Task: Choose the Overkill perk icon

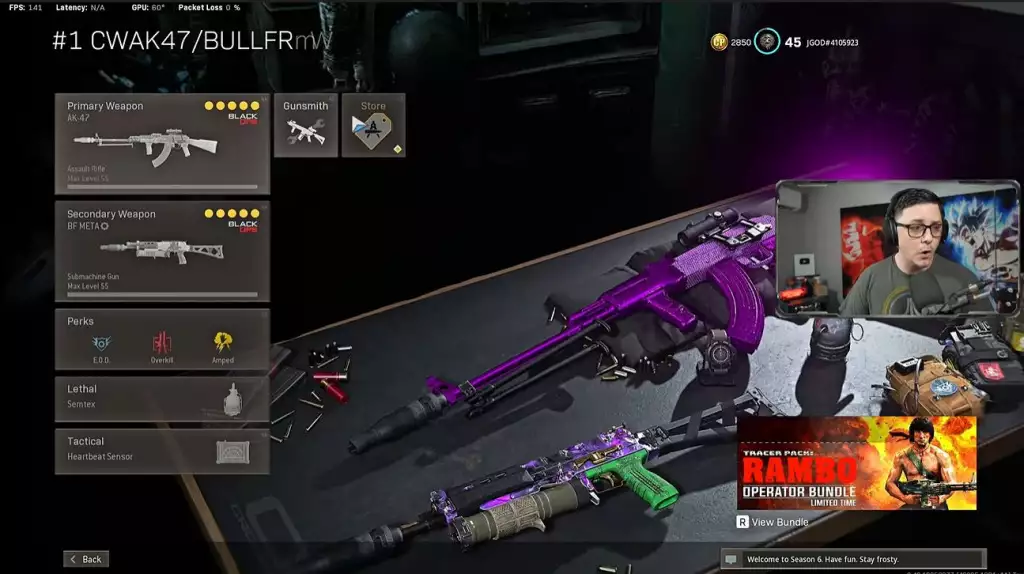Action: click(162, 342)
